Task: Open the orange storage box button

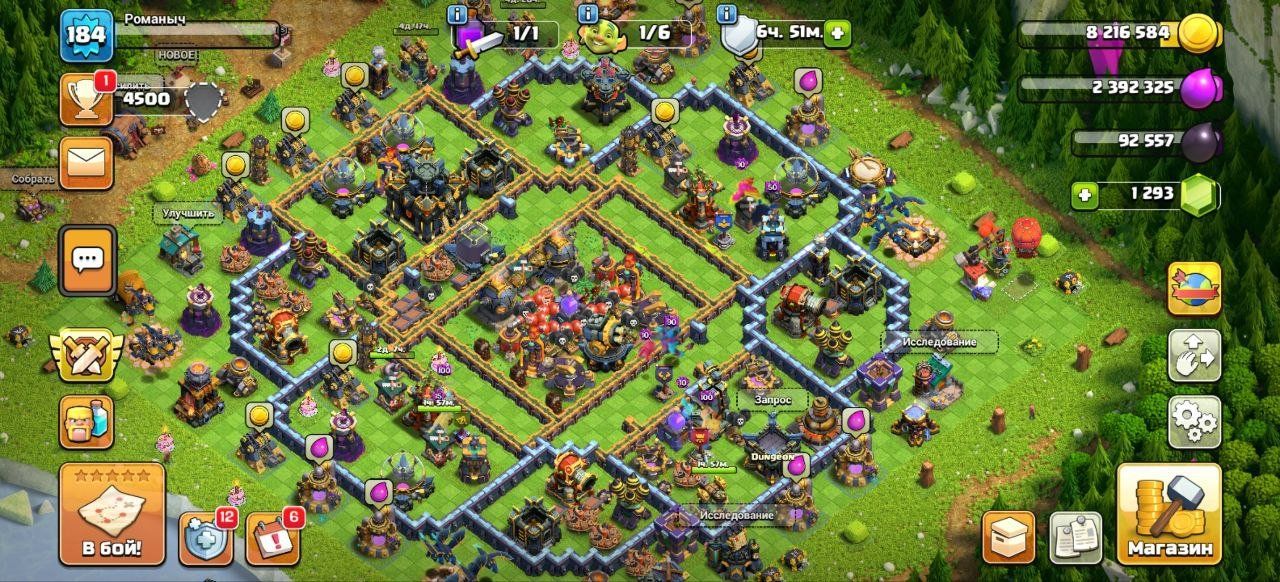Action: pyautogui.click(x=1008, y=537)
